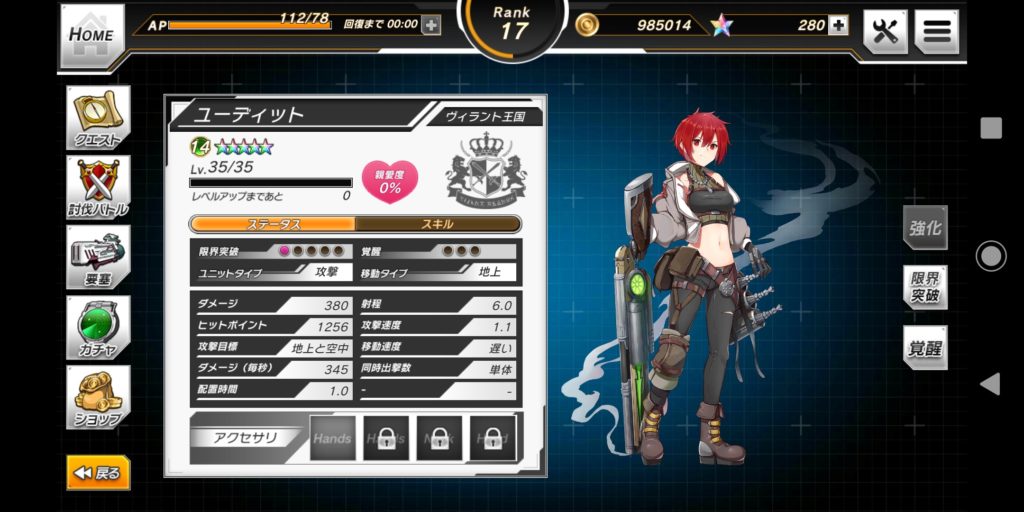This screenshot has width=1024, height=512.
Task: Open the 討伐バトル battle menu
Action: click(98, 187)
